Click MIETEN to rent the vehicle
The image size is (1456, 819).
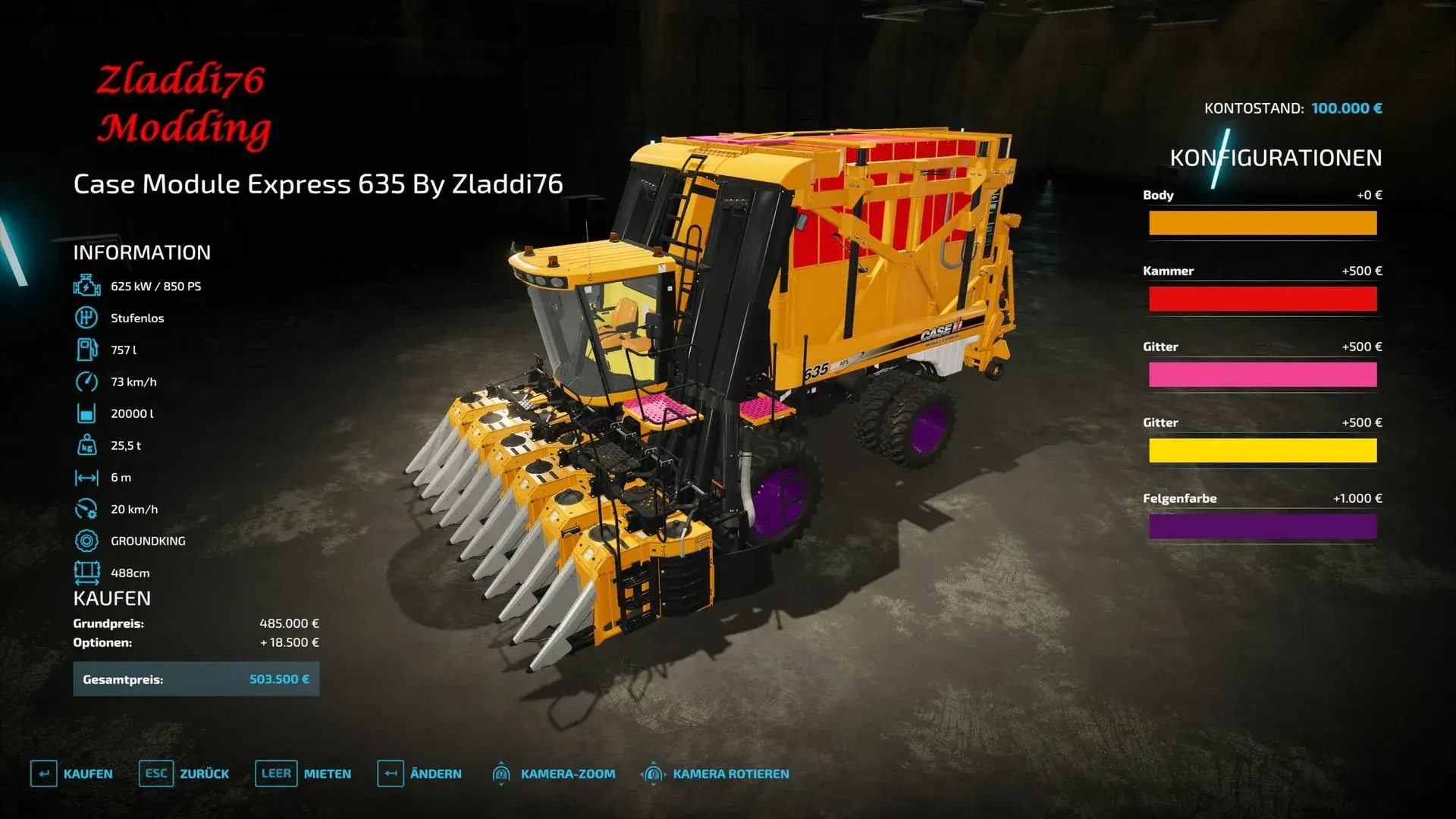click(326, 773)
